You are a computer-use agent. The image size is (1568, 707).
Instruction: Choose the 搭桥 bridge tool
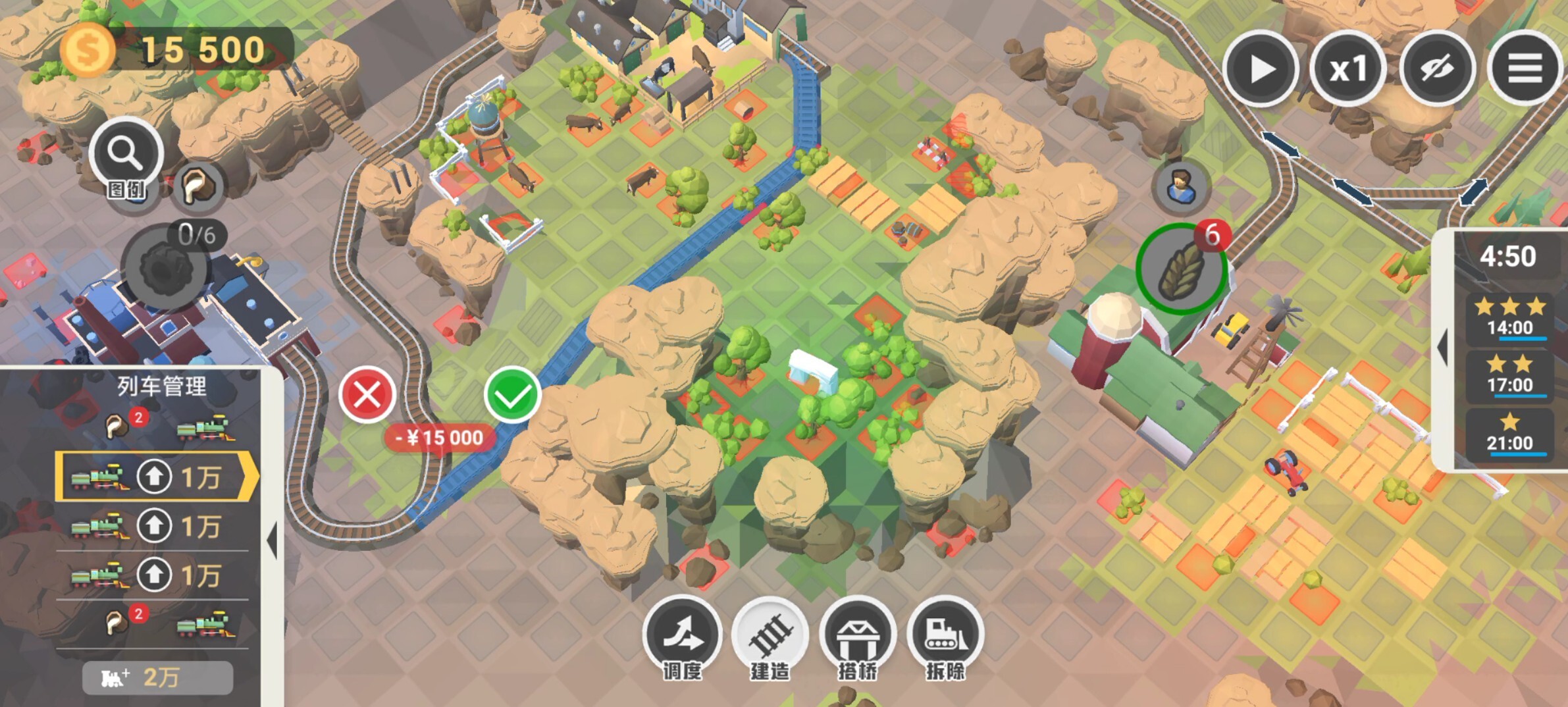tap(857, 635)
